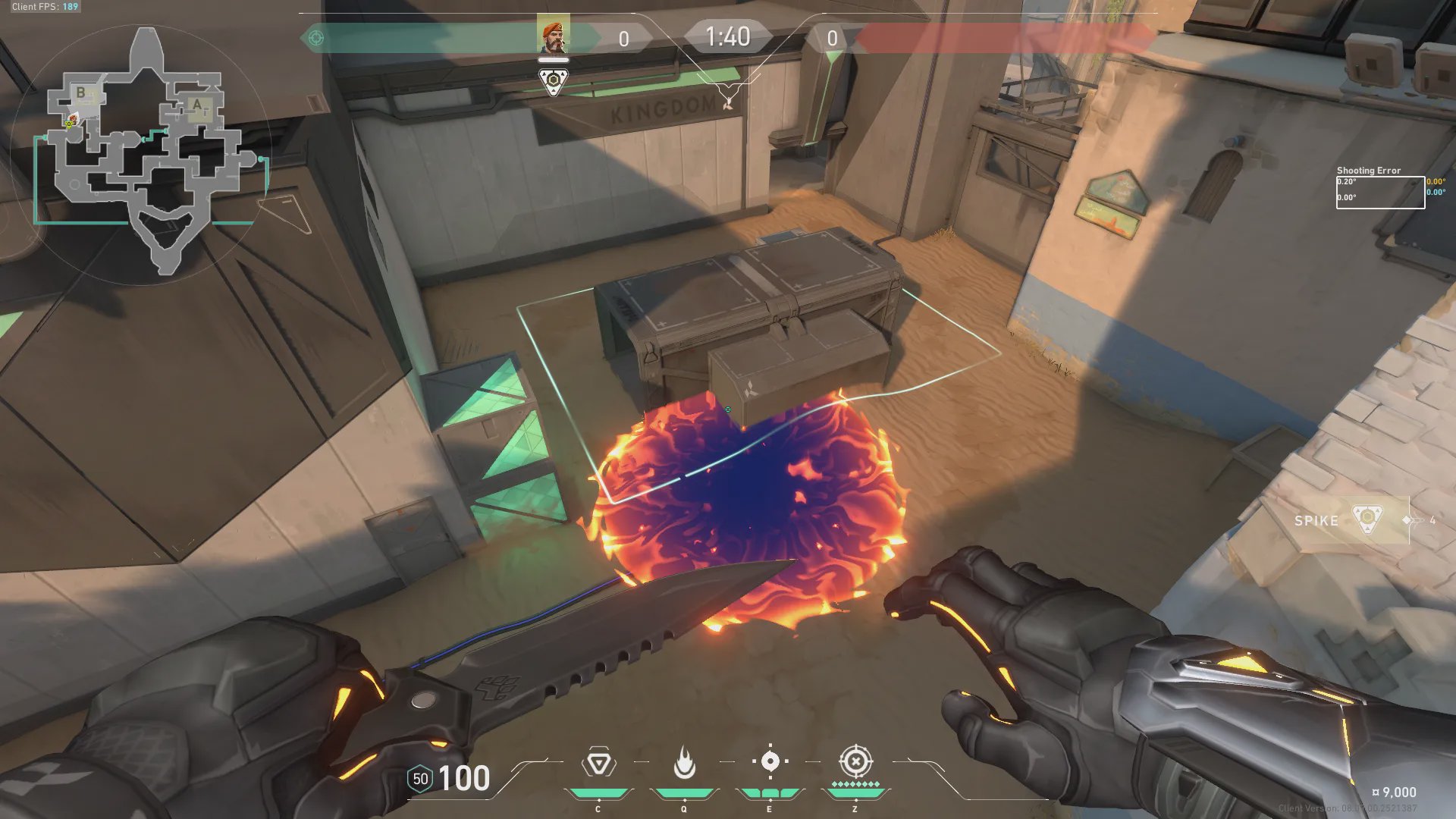This screenshot has height=819, width=1456.
Task: Click the spike carrier icon below the portrait
Action: click(x=554, y=81)
